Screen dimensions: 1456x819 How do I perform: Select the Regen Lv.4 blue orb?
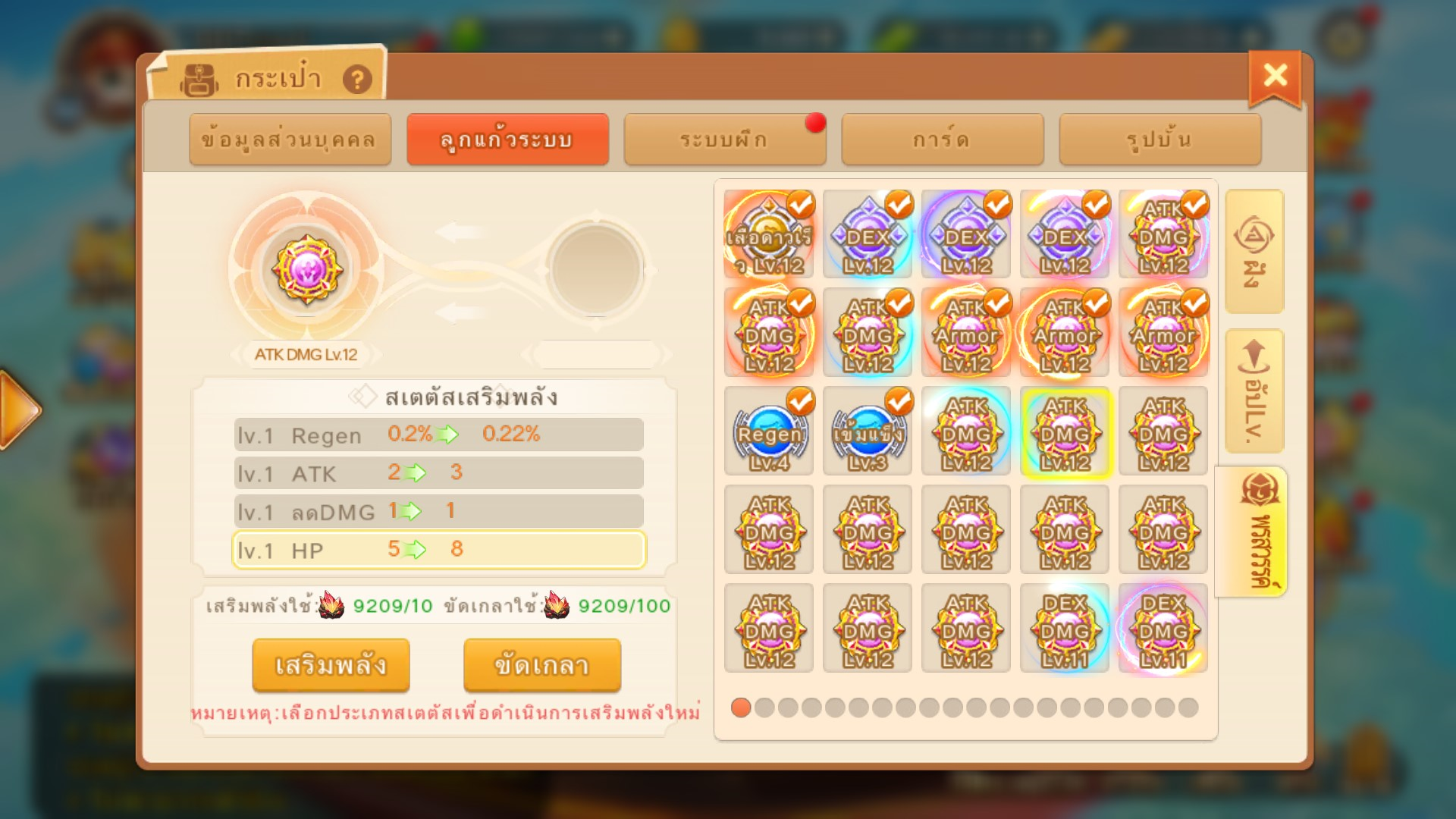pos(769,431)
